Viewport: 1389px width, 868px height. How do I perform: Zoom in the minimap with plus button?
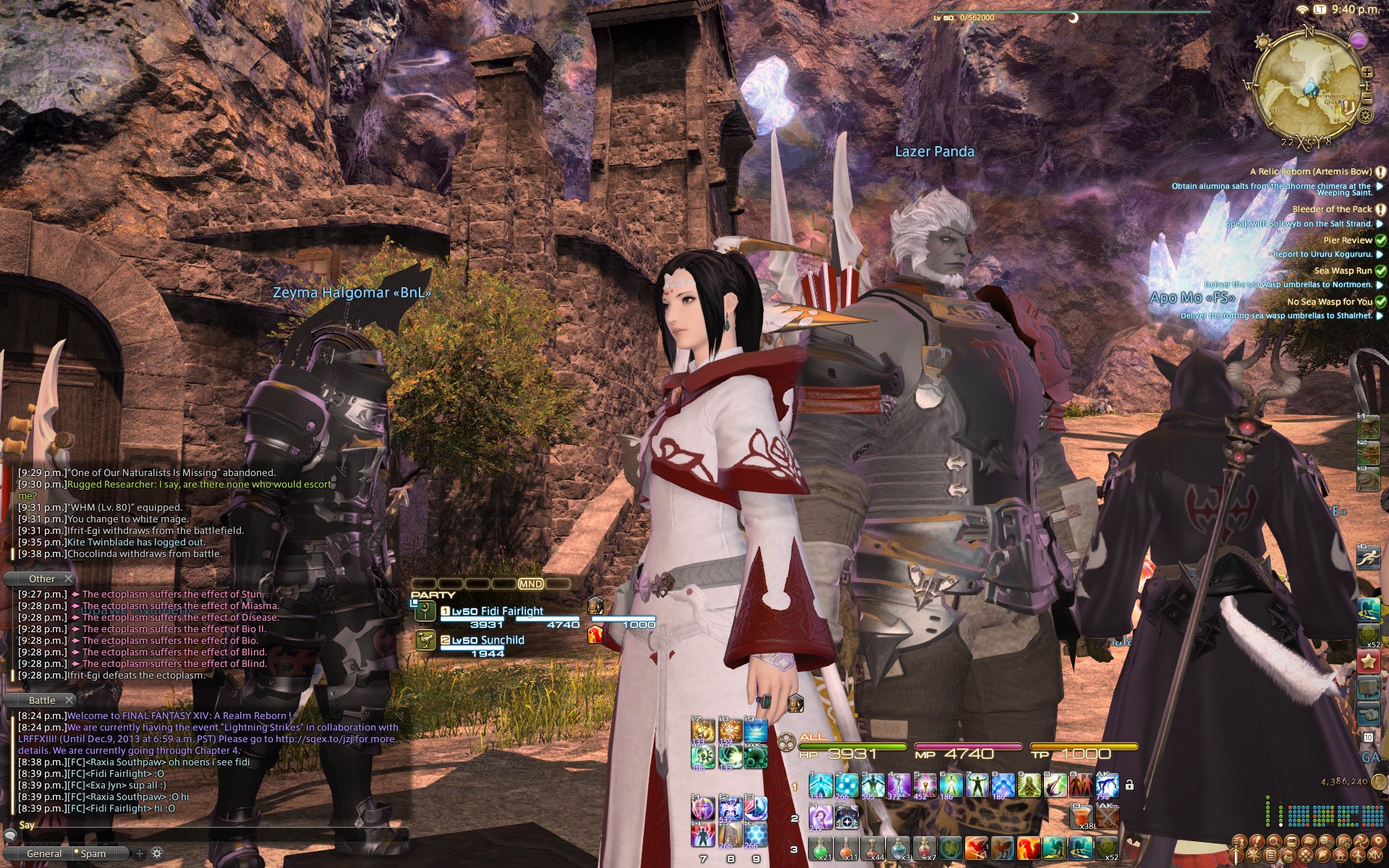(x=1367, y=72)
